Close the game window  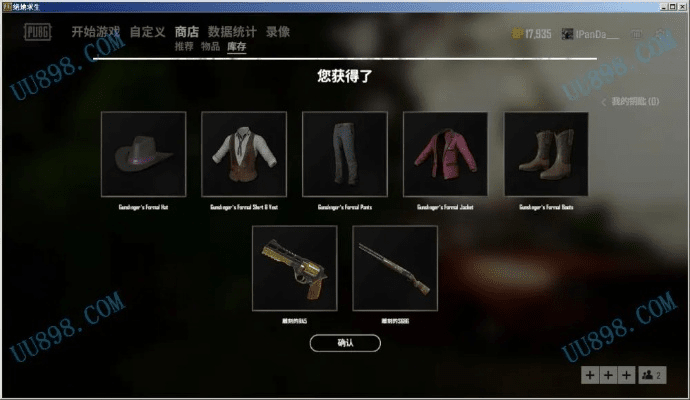pyautogui.click(x=680, y=6)
